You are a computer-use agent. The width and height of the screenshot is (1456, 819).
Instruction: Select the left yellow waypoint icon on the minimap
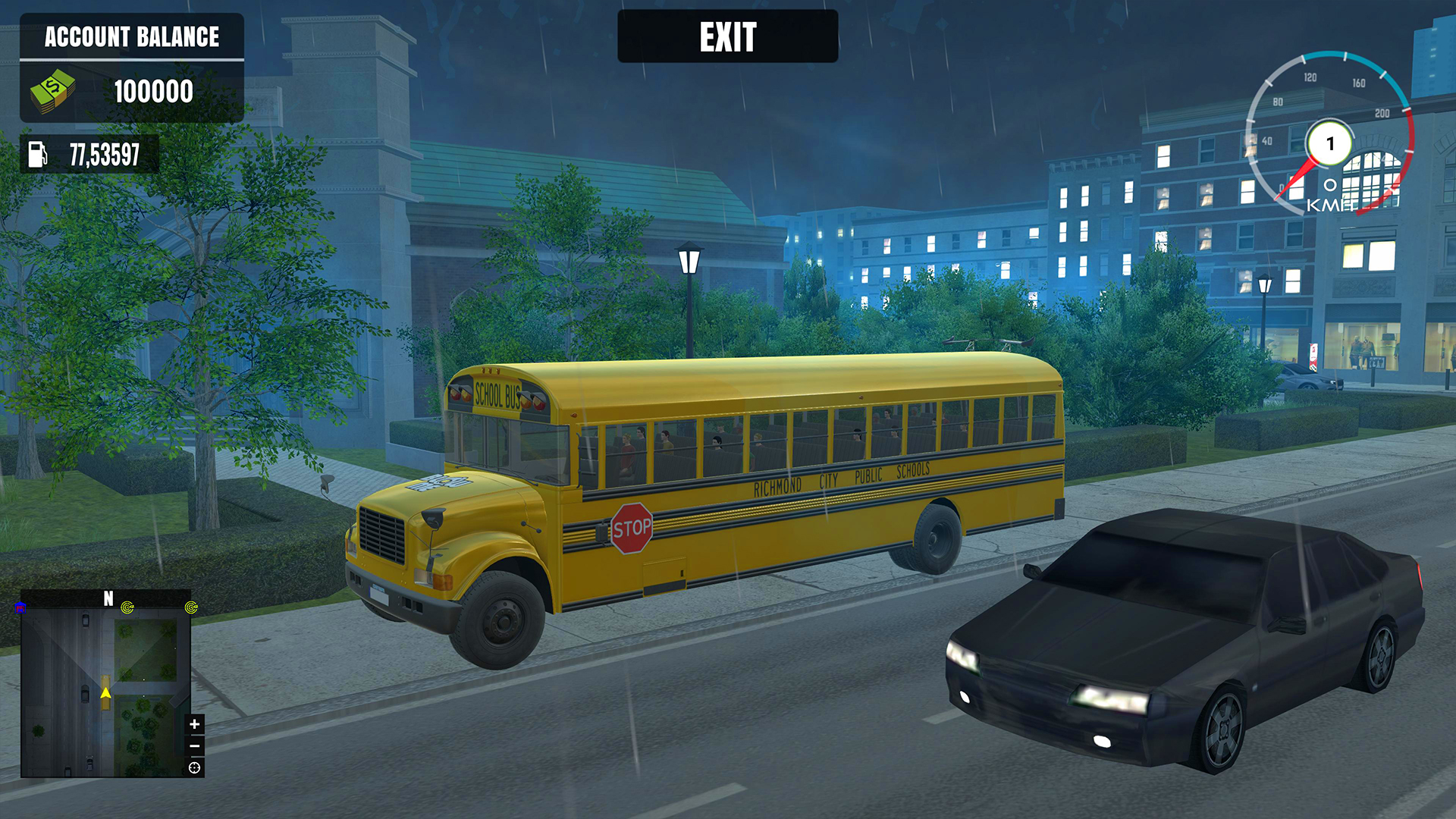tap(126, 607)
